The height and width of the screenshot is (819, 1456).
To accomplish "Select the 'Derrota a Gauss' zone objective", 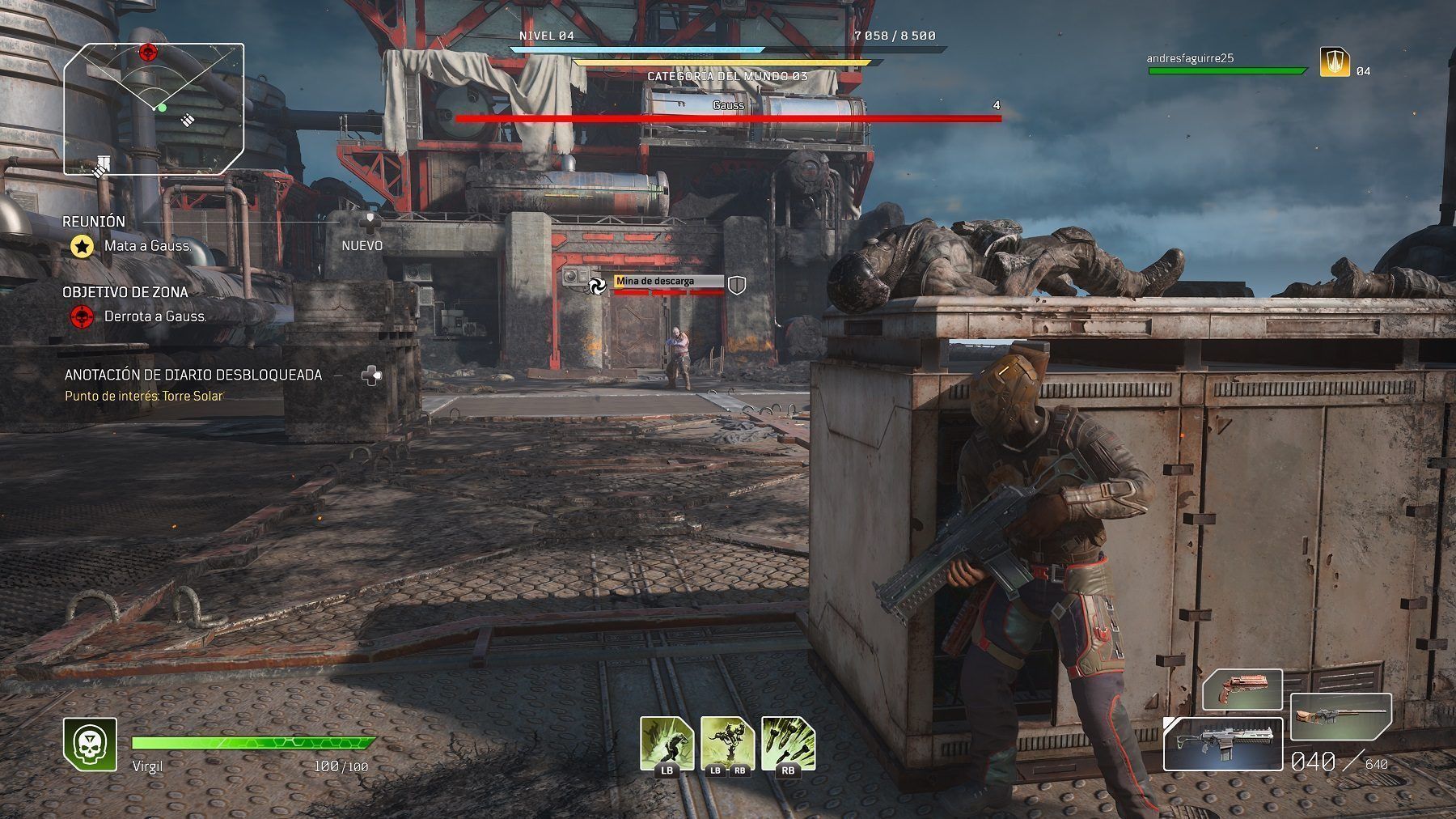I will 154,316.
